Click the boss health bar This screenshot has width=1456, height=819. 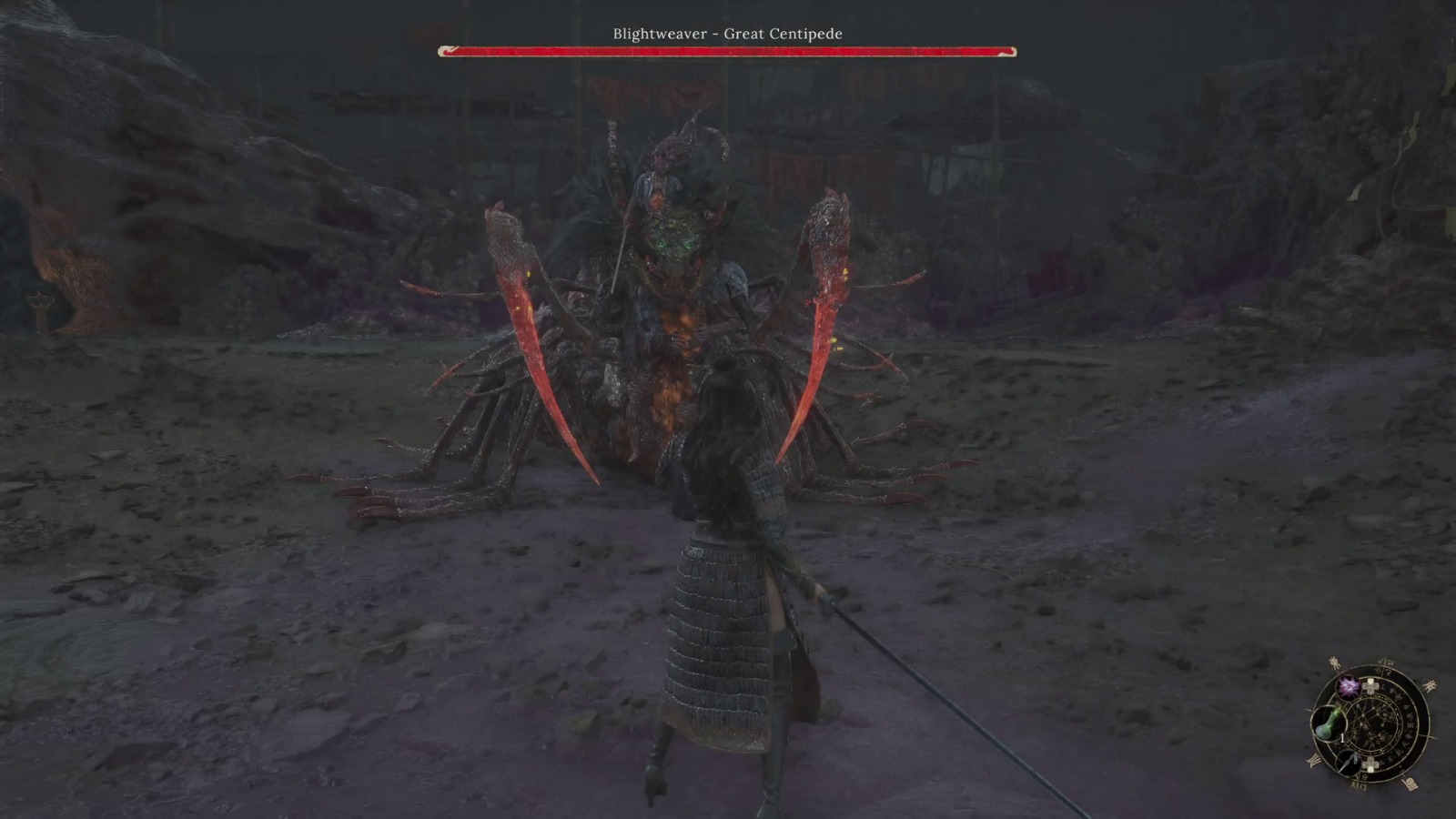pos(728,52)
